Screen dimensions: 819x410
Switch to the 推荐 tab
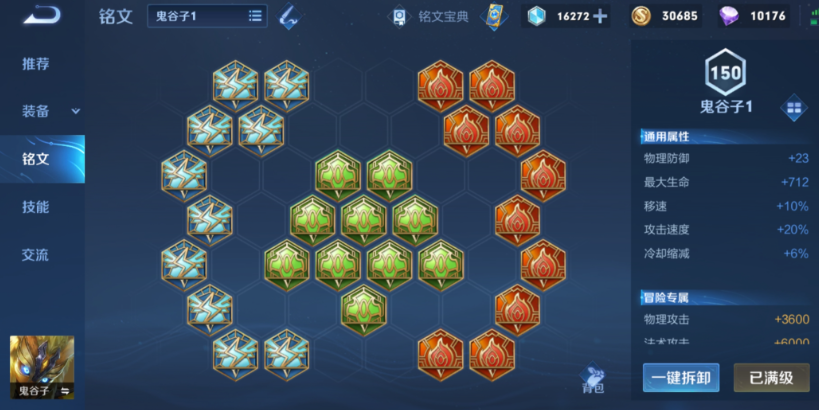coord(36,64)
